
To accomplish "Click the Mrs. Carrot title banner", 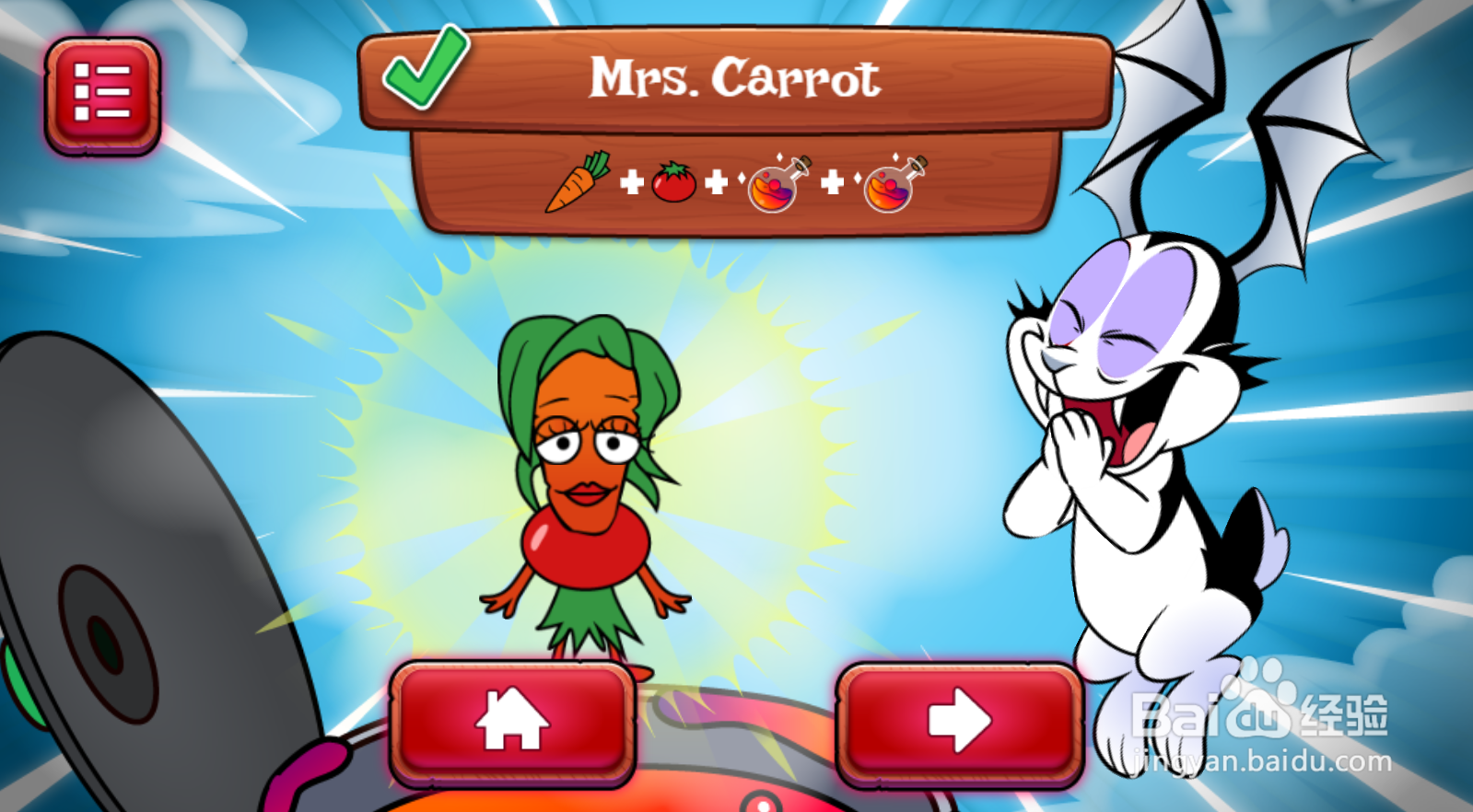I will (x=737, y=78).
